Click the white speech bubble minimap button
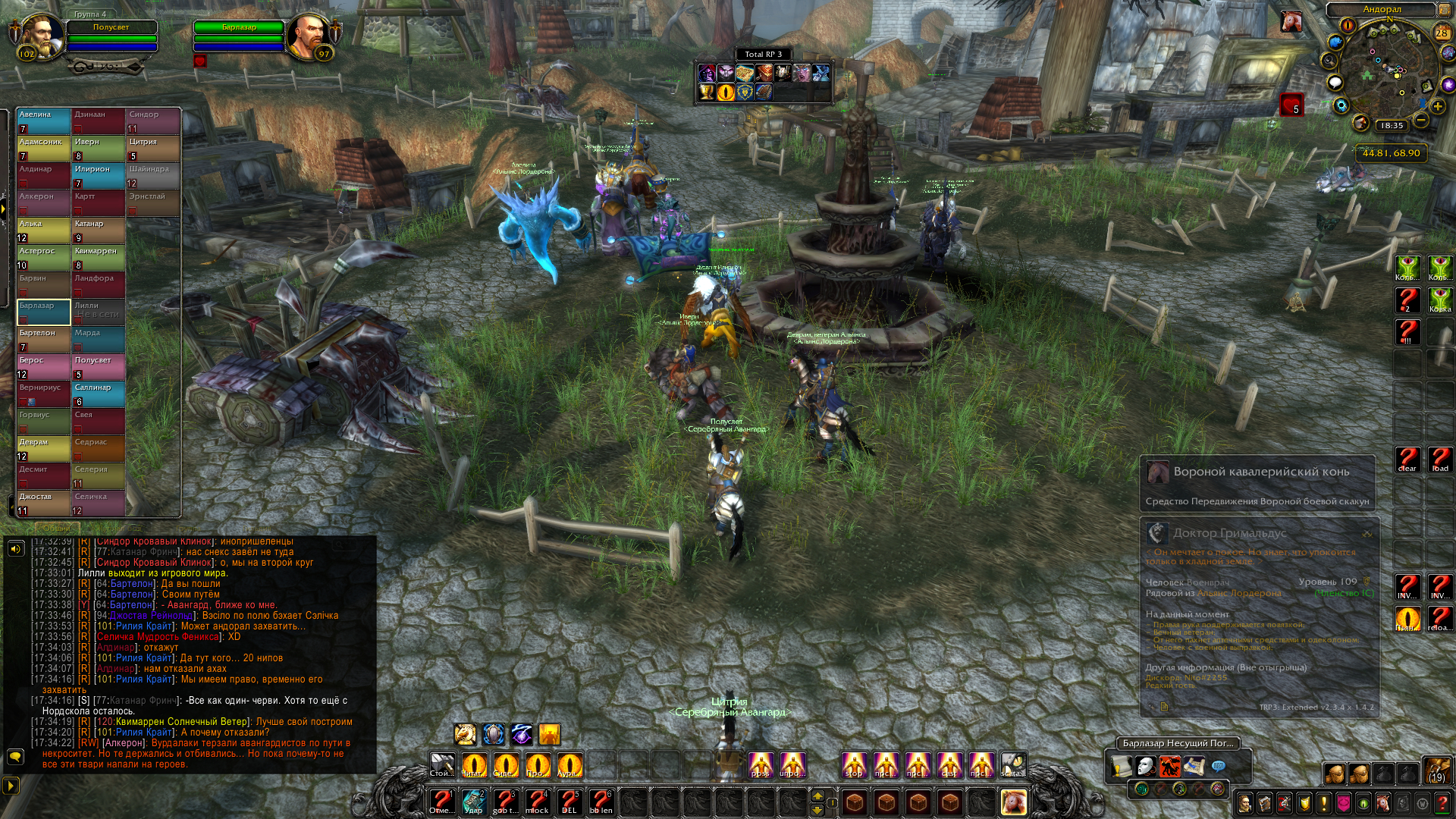This screenshot has width=1456, height=819. pos(1335,83)
